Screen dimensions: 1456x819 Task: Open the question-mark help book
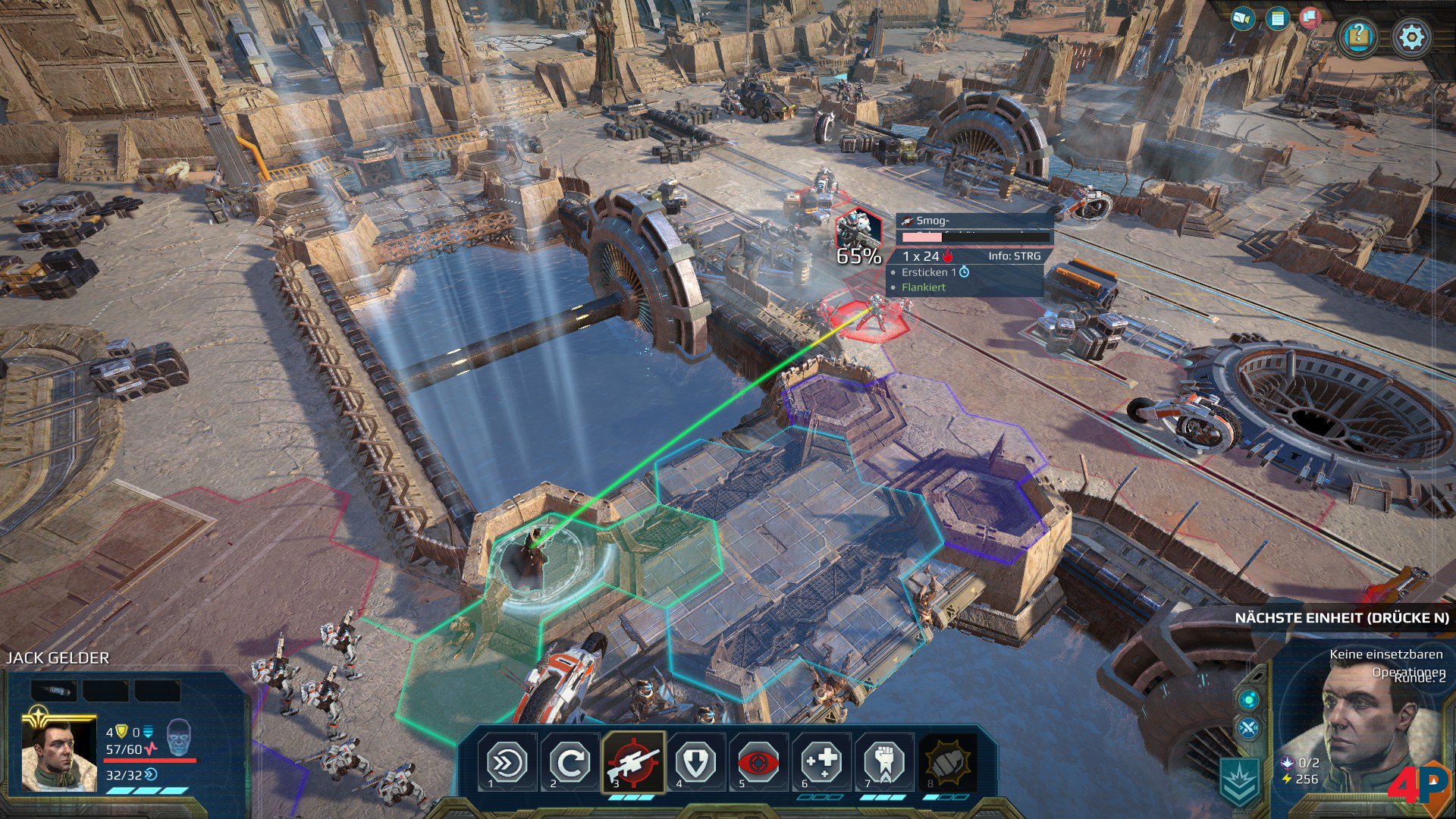(1358, 36)
